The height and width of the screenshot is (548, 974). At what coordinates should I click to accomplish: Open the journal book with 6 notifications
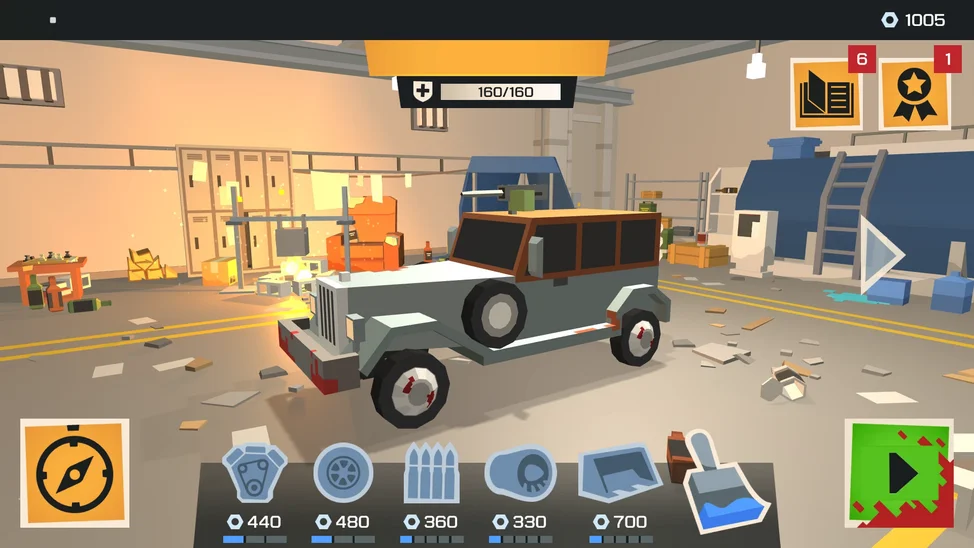tap(826, 96)
